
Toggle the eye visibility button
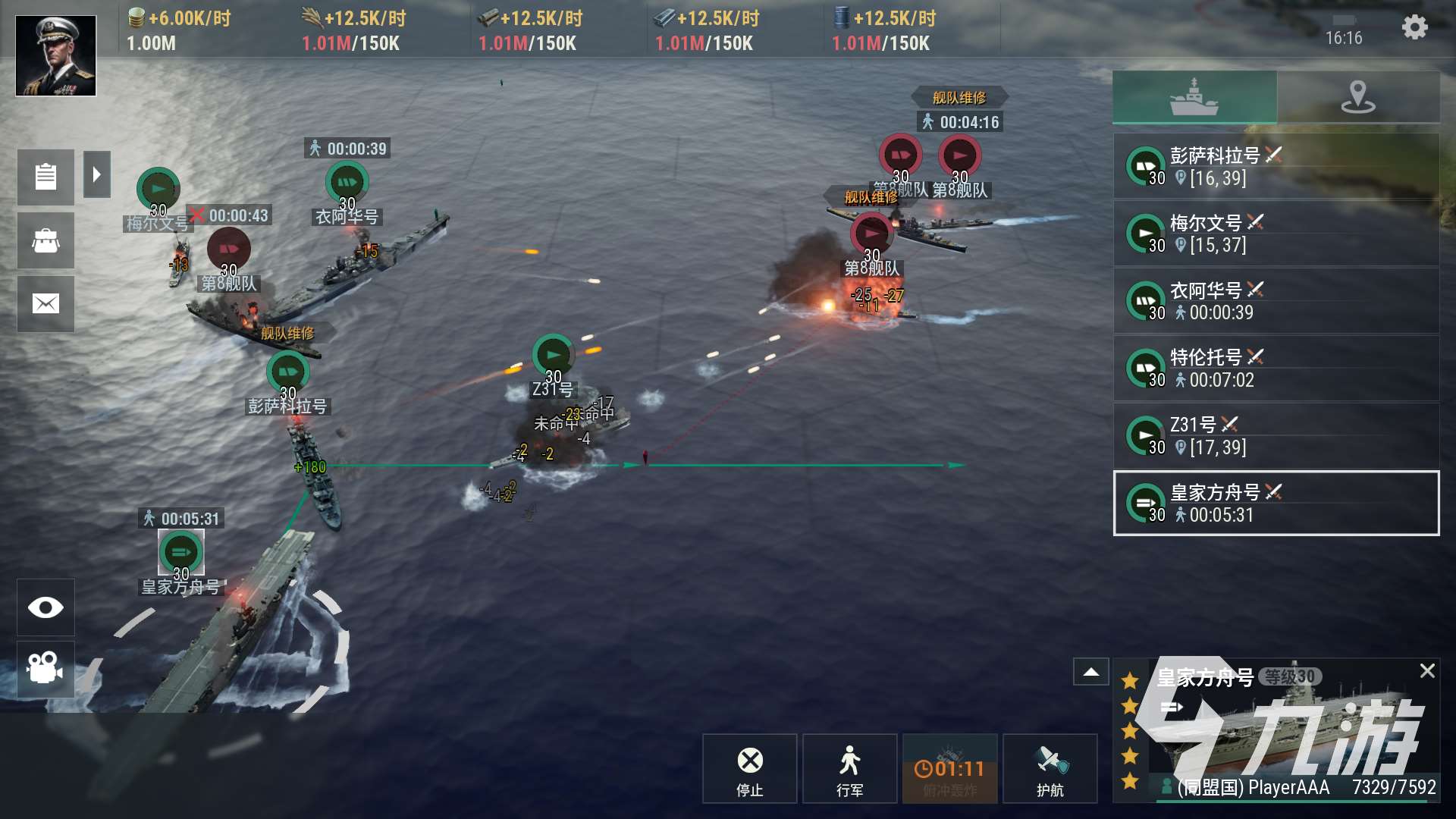coord(45,607)
